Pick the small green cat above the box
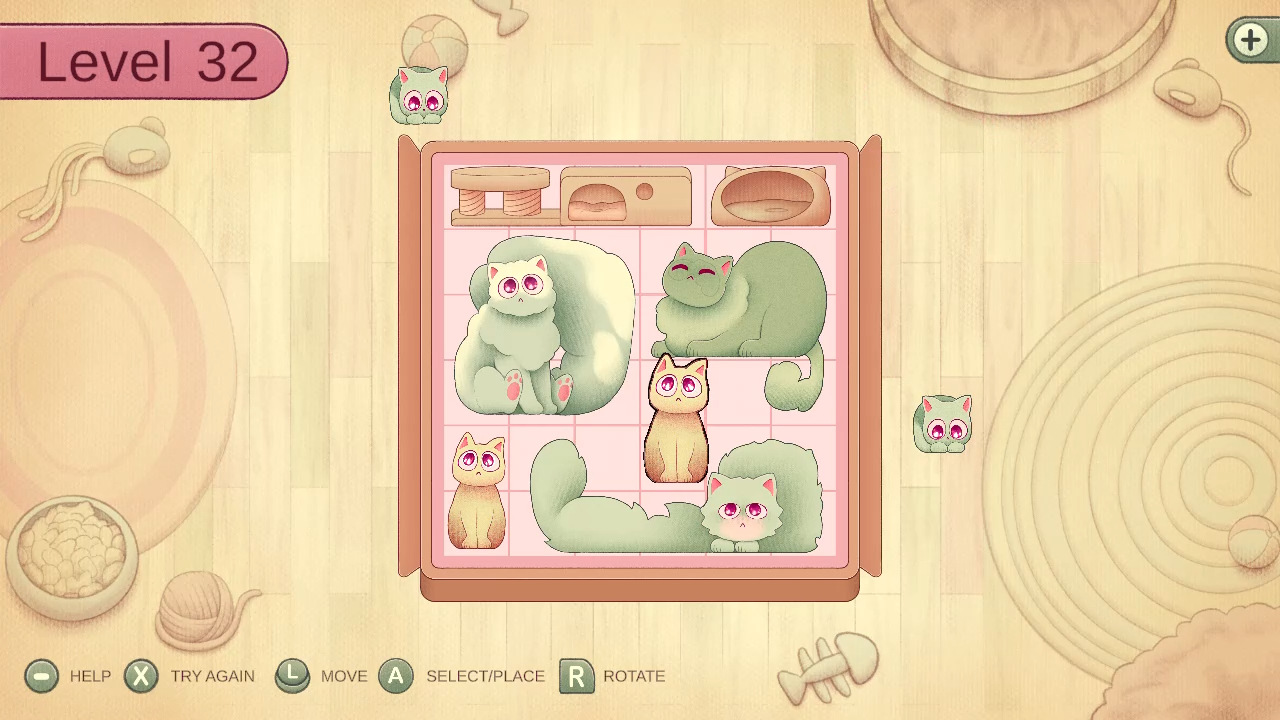The width and height of the screenshot is (1280, 720). coord(420,97)
